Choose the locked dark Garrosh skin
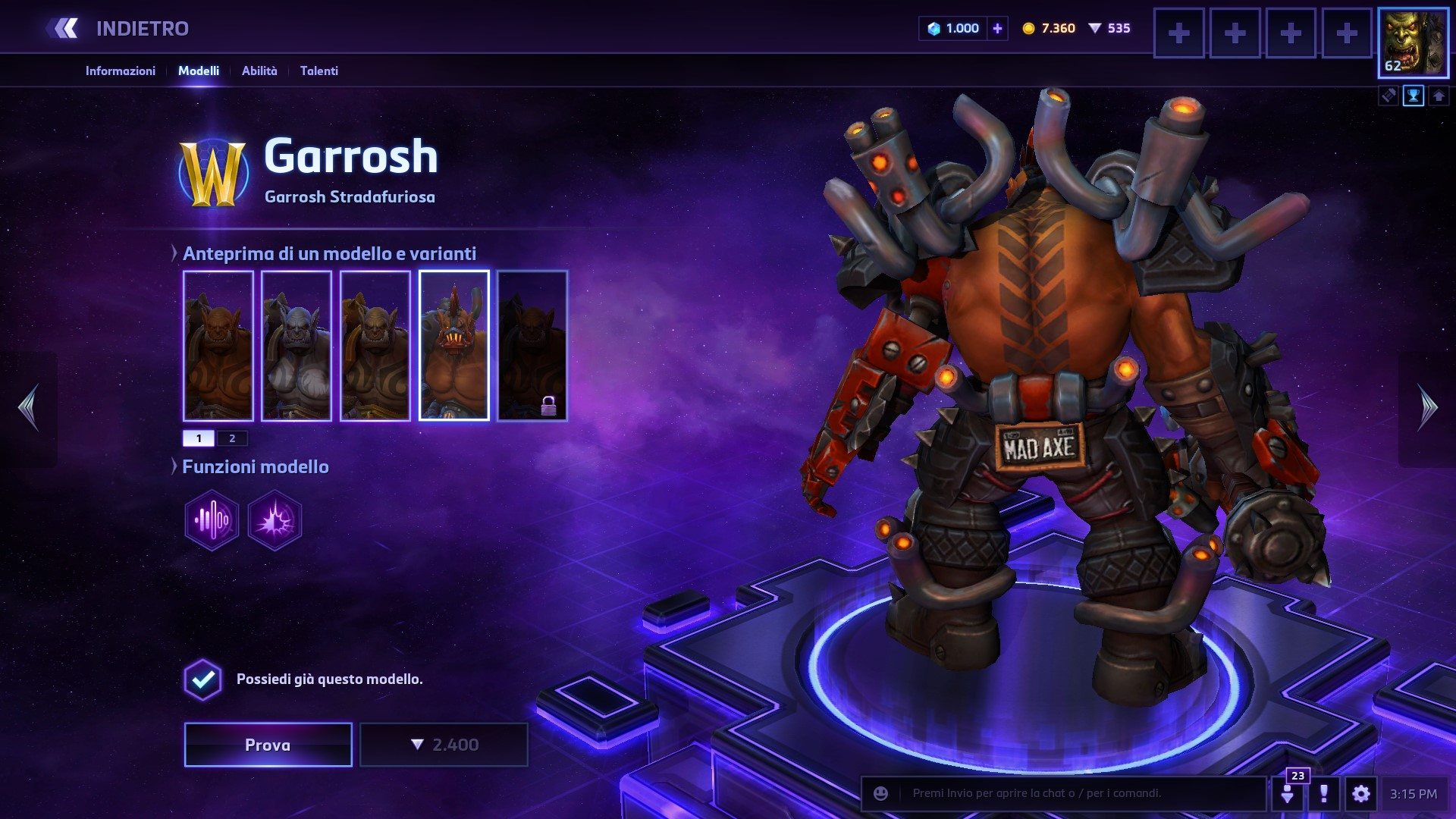1456x819 pixels. [532, 346]
